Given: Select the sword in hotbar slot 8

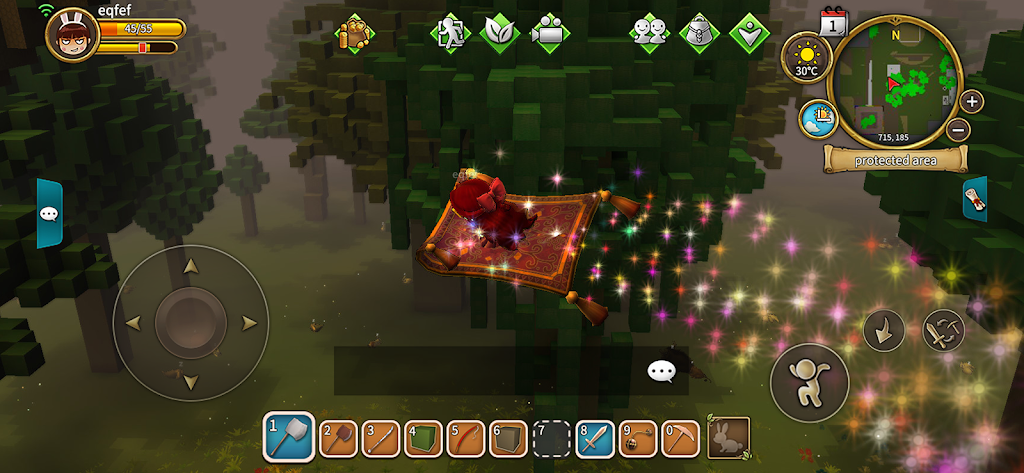Looking at the screenshot, I should tap(594, 437).
